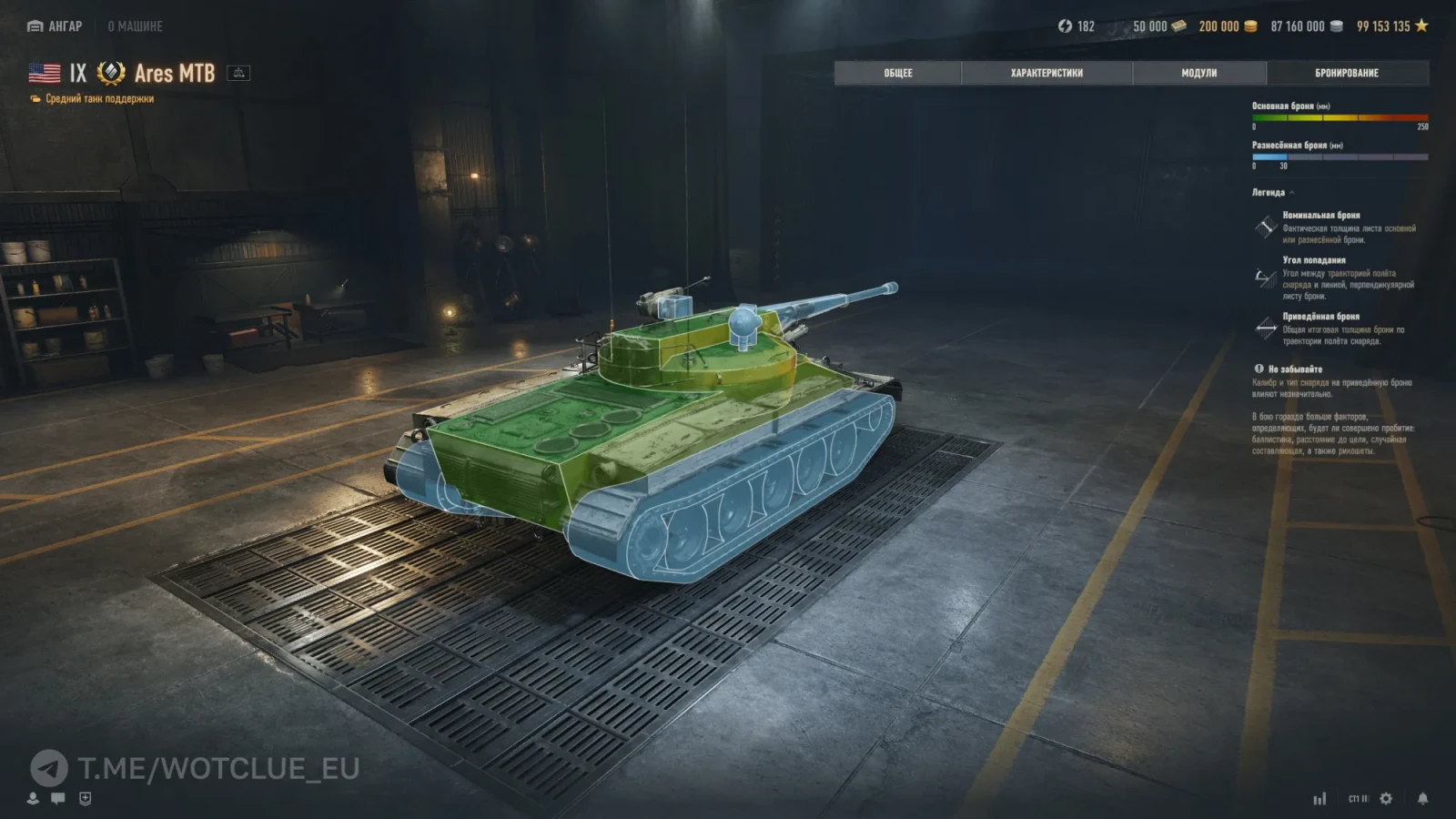Click the silver credits balance 87 160 000
Image resolution: width=1456 pixels, height=819 pixels.
(1306, 26)
